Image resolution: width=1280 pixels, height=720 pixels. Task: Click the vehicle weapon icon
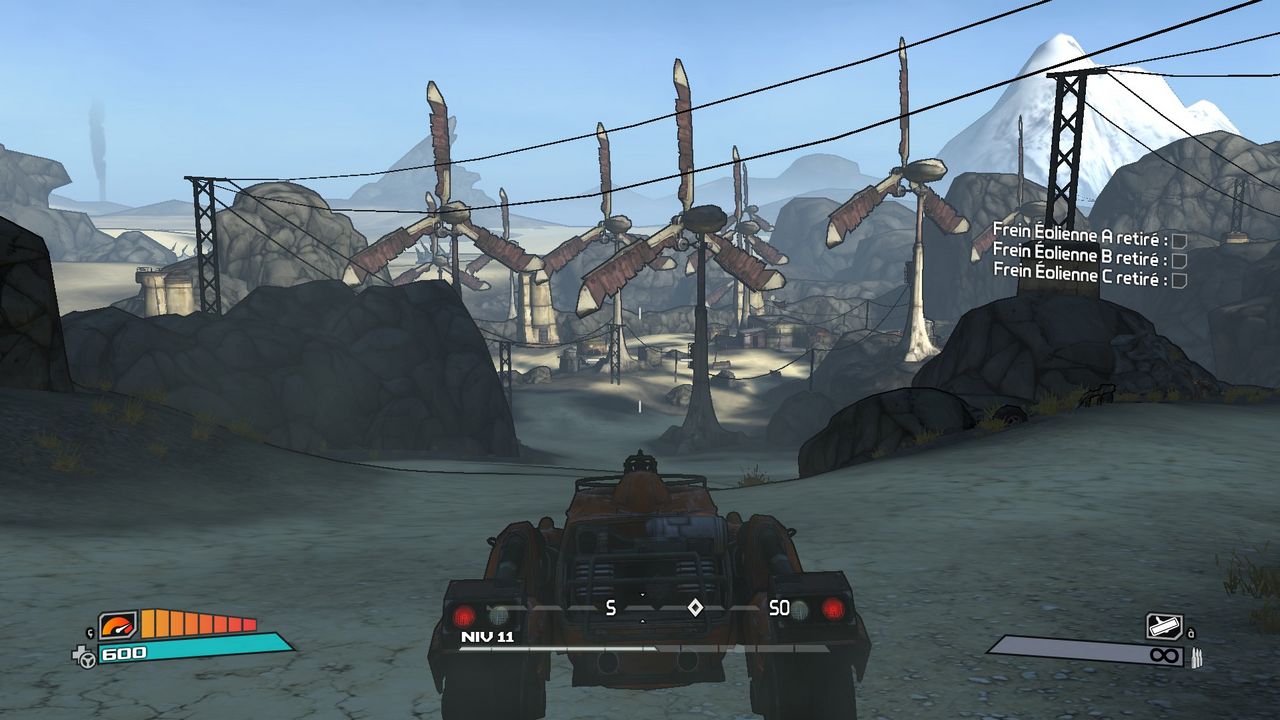tap(1164, 627)
